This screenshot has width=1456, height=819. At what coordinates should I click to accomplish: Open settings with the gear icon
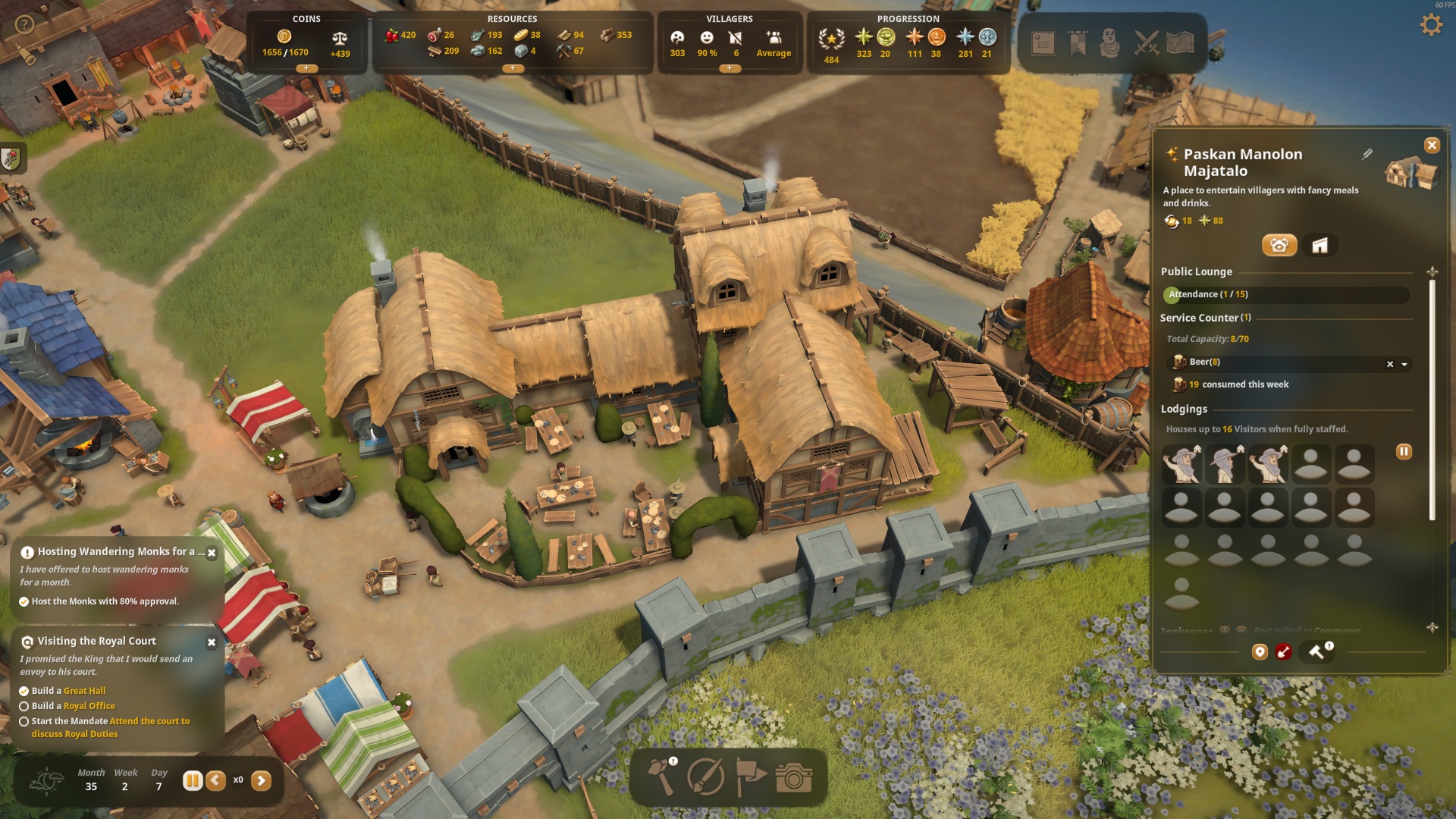(x=1430, y=25)
